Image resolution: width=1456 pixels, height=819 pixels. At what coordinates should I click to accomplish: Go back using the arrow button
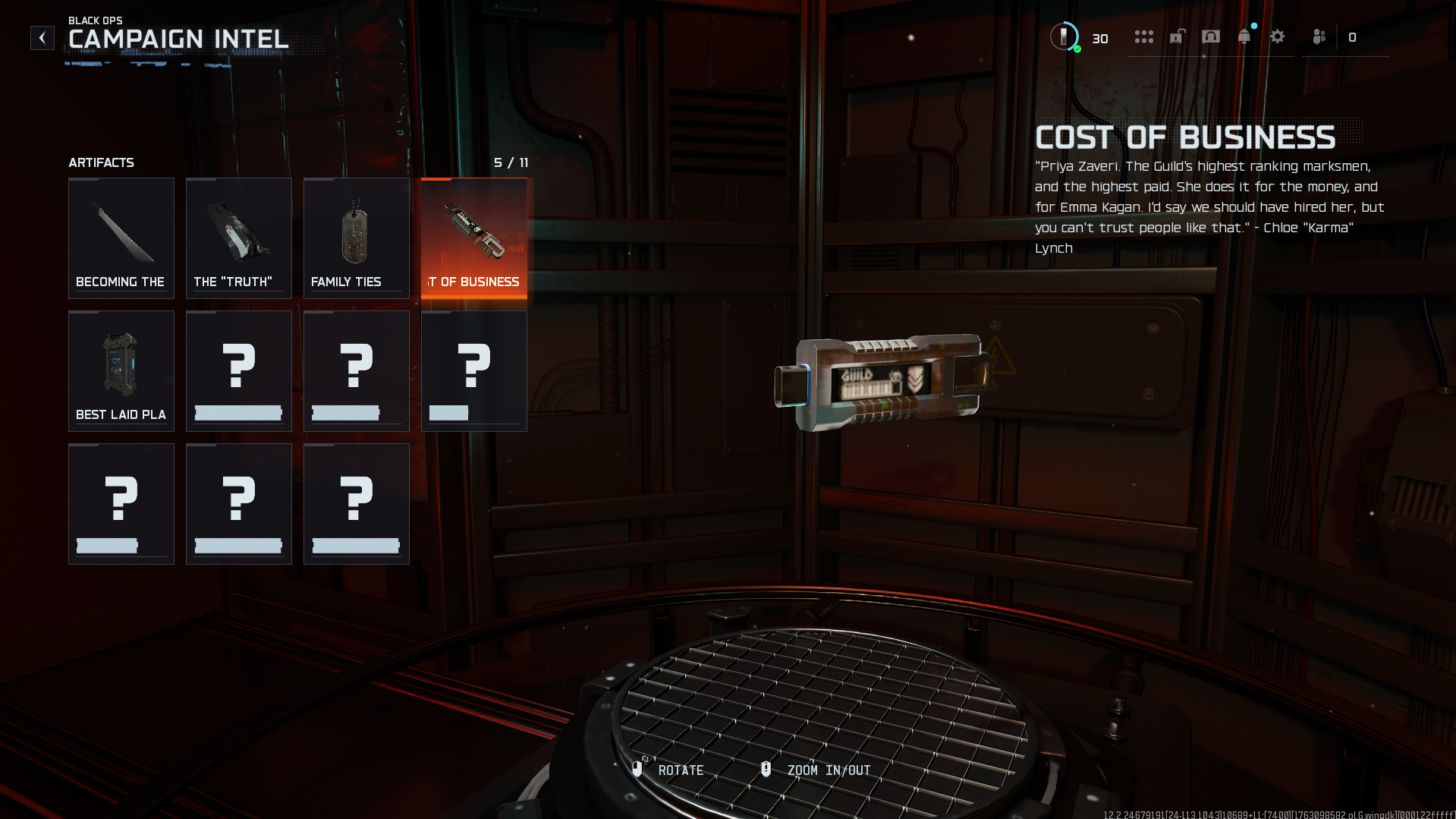[42, 38]
